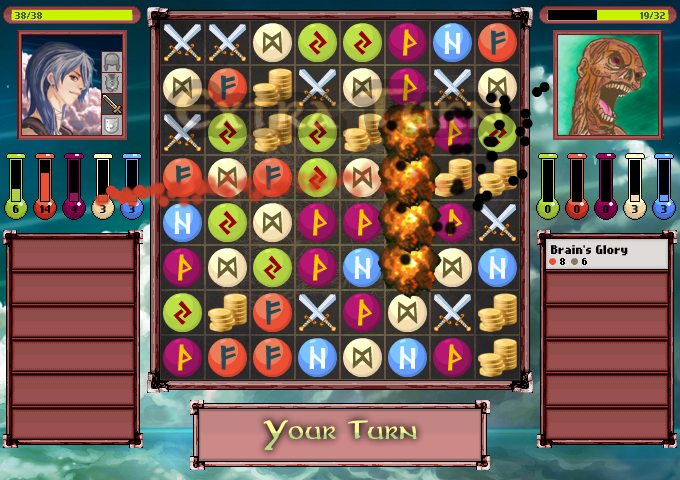View the zombie enemy portrait

pos(607,84)
